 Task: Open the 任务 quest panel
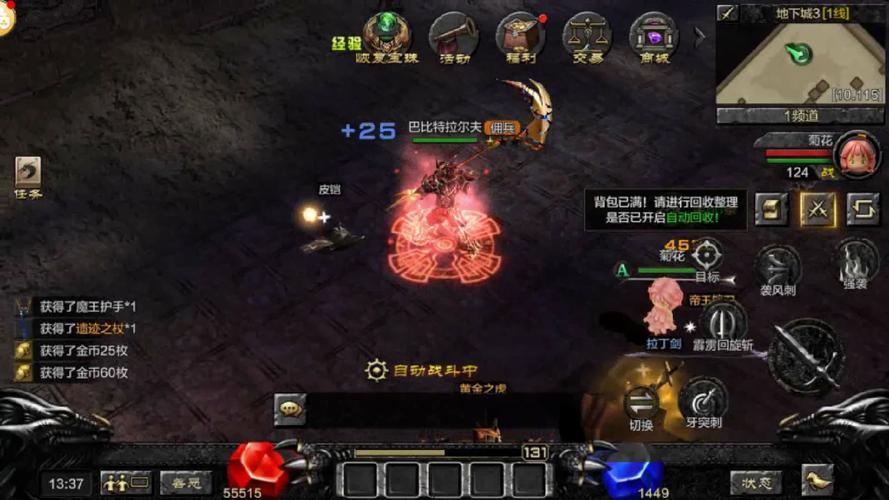click(x=28, y=176)
